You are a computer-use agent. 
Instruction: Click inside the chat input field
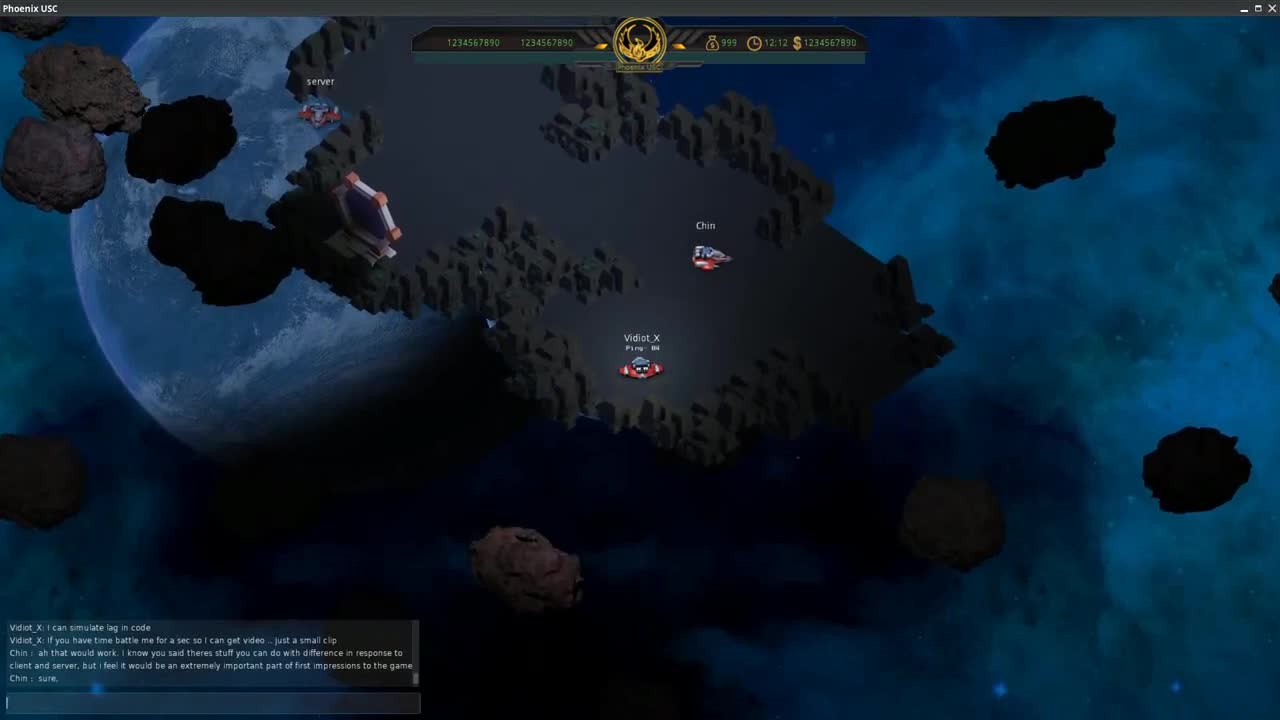pyautogui.click(x=210, y=703)
